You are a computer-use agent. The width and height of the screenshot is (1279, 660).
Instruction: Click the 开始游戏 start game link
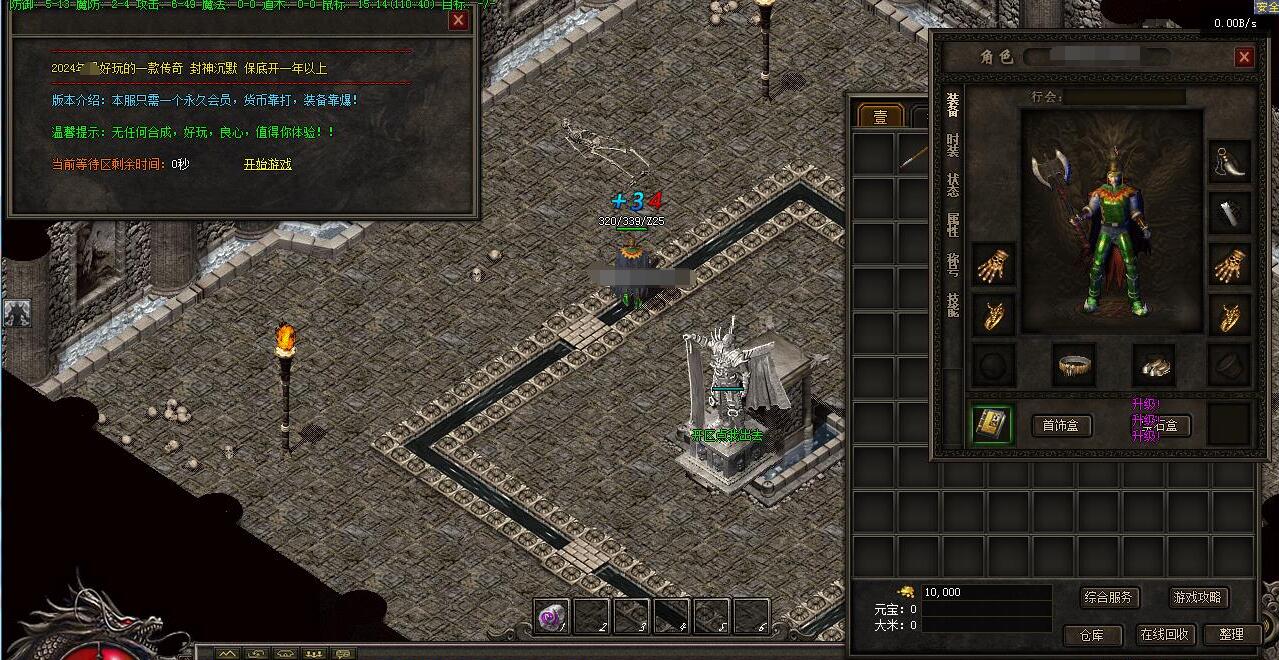click(x=268, y=164)
